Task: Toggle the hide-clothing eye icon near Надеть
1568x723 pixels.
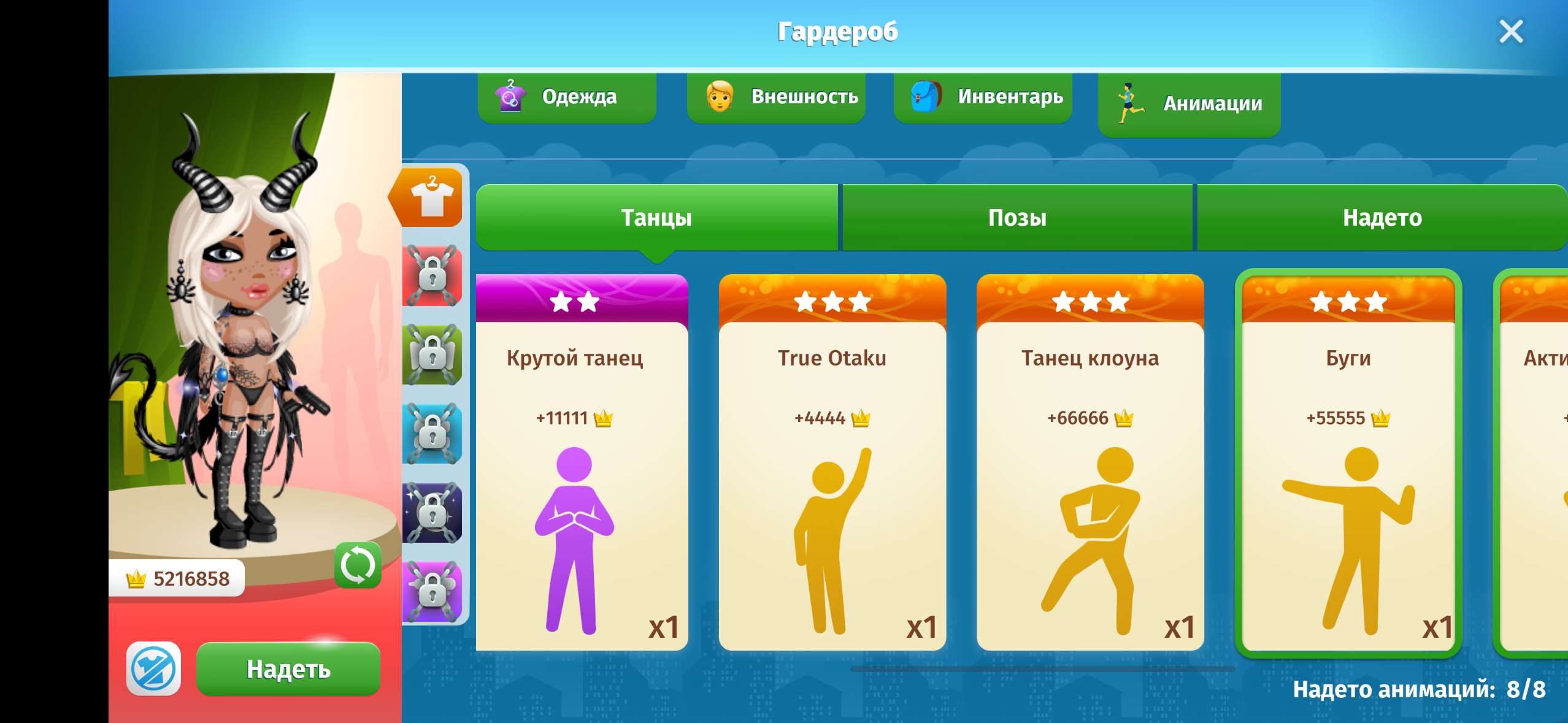Action: (153, 669)
